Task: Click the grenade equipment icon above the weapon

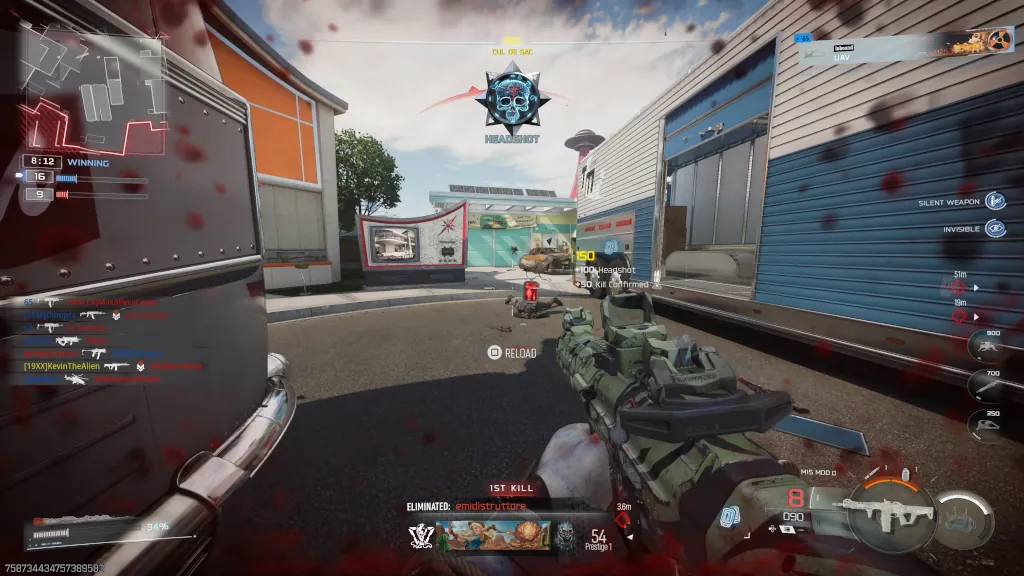Action: point(905,473)
